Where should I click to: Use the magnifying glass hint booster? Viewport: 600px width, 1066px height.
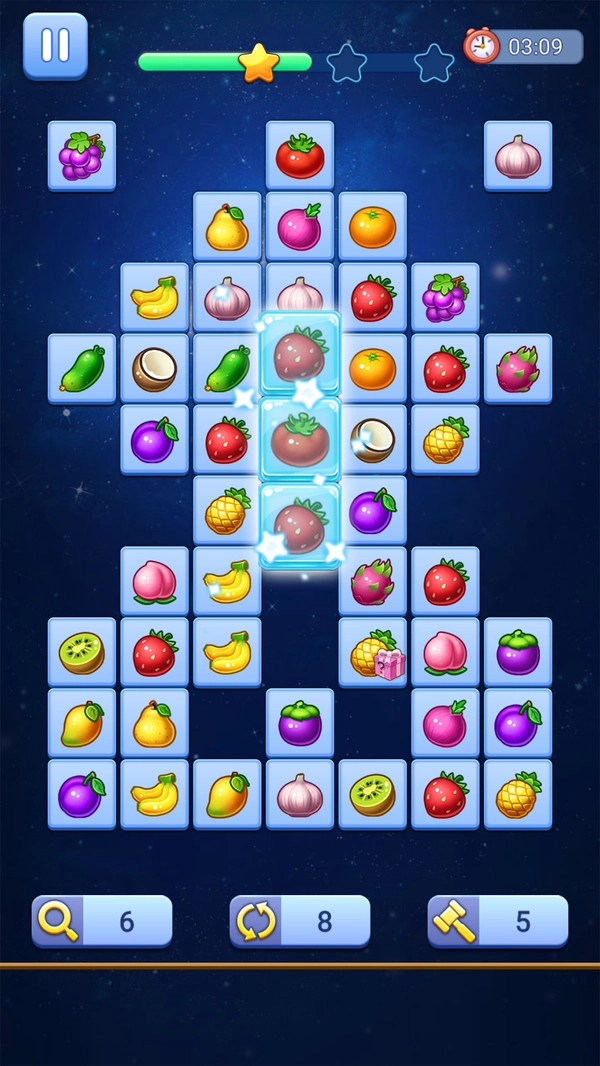pos(101,920)
